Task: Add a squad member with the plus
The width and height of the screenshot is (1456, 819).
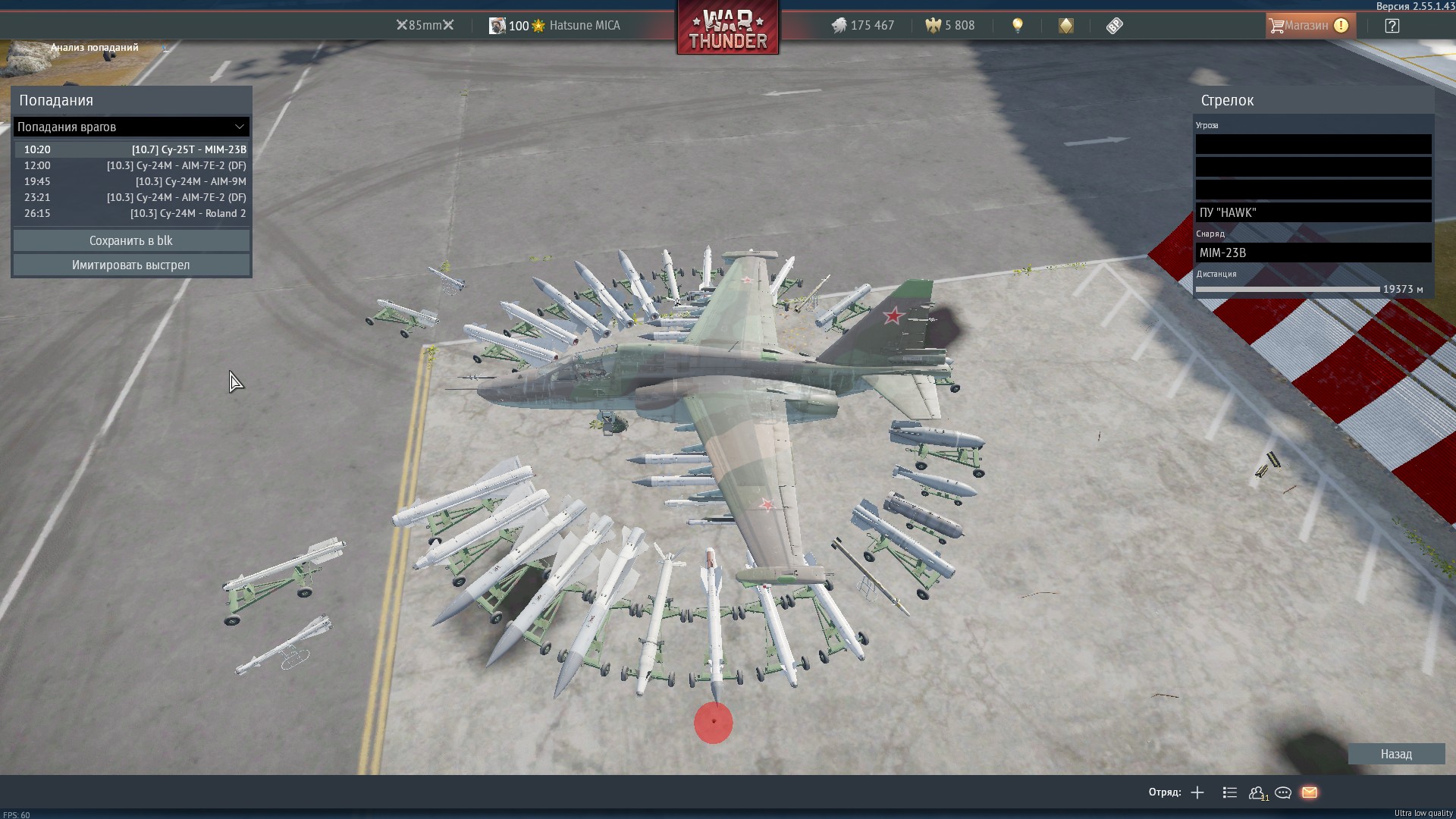Action: coord(1197,792)
